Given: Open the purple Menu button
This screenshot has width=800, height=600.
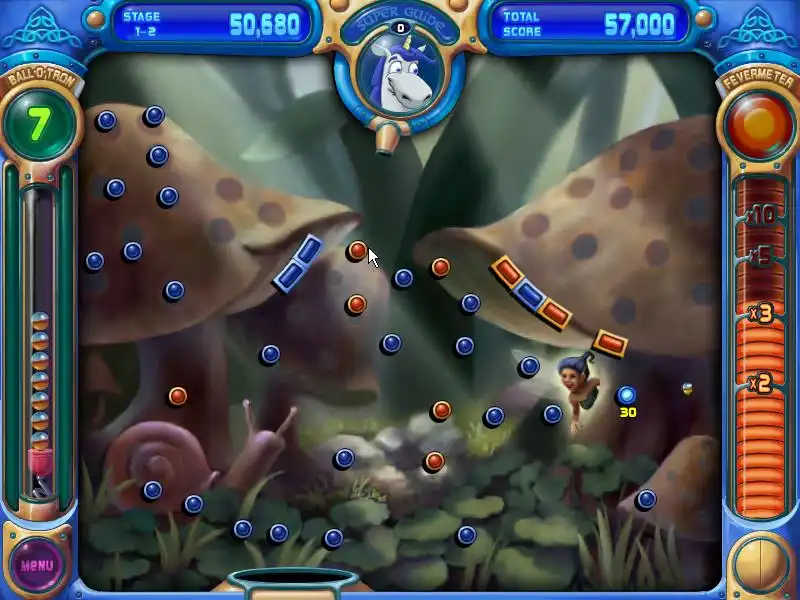Looking at the screenshot, I should pyautogui.click(x=36, y=564).
